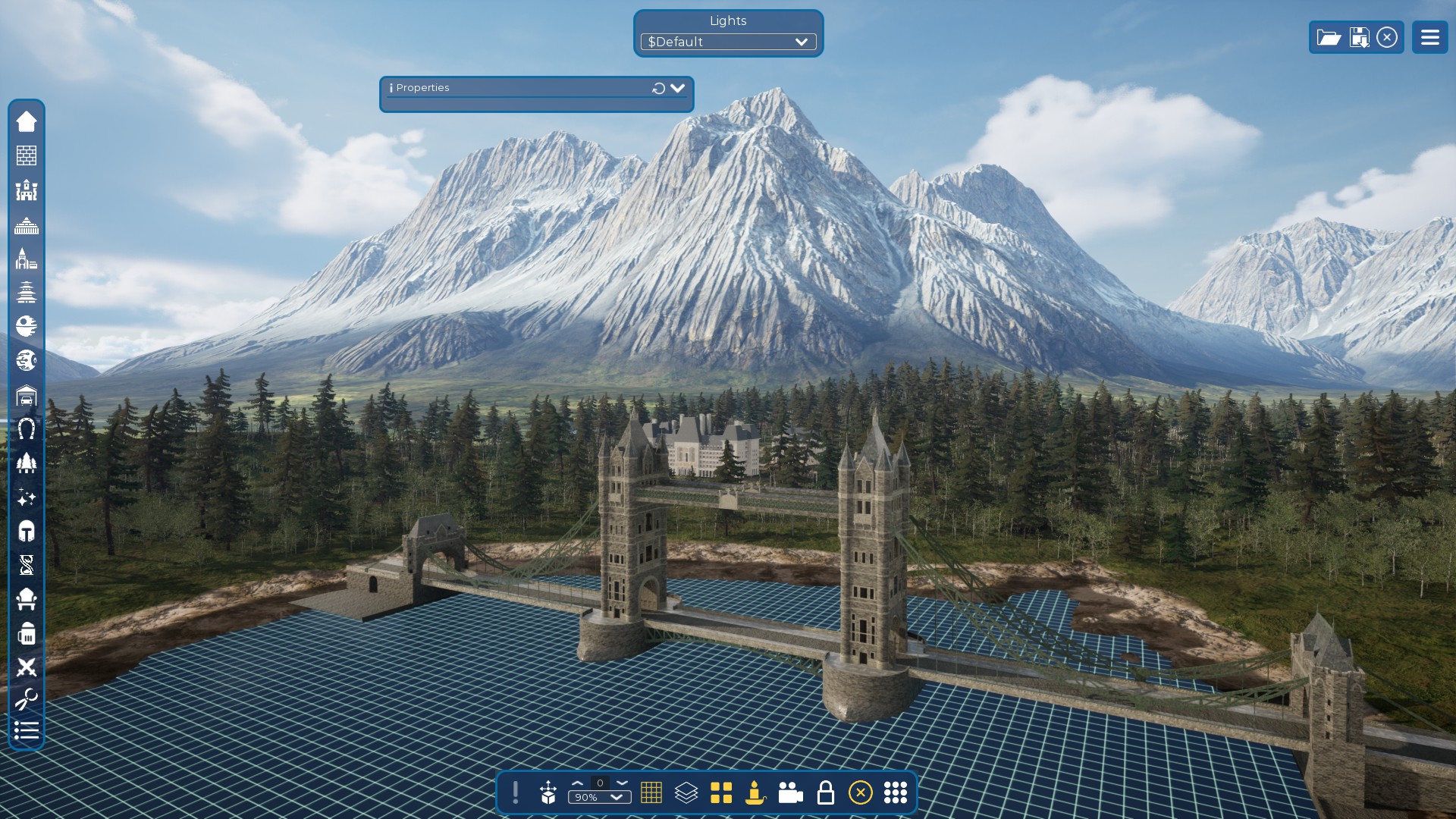
Task: Pick the horseshoe category icon
Action: [x=27, y=429]
